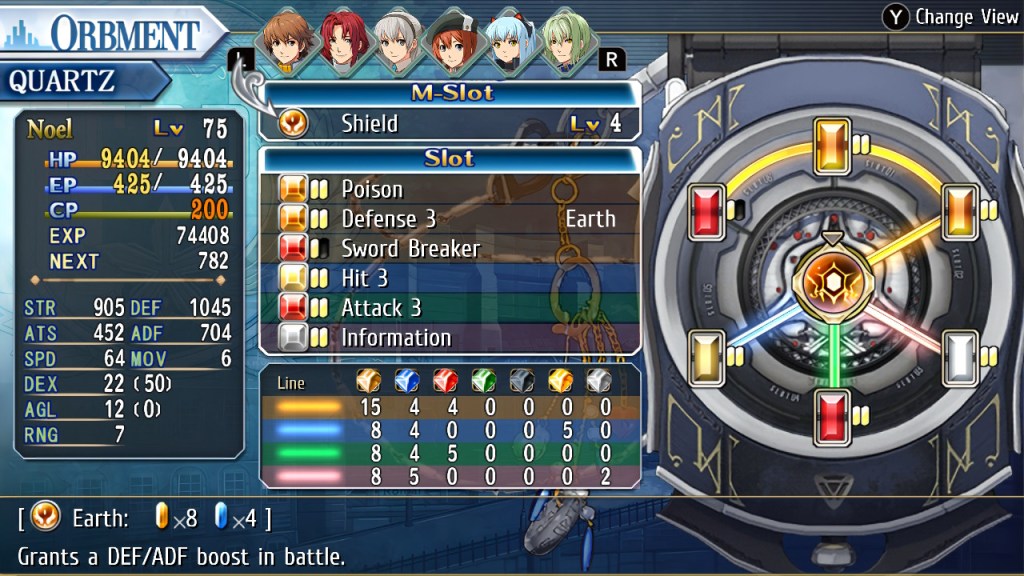Select the red quartz on the green line

[x=831, y=416]
